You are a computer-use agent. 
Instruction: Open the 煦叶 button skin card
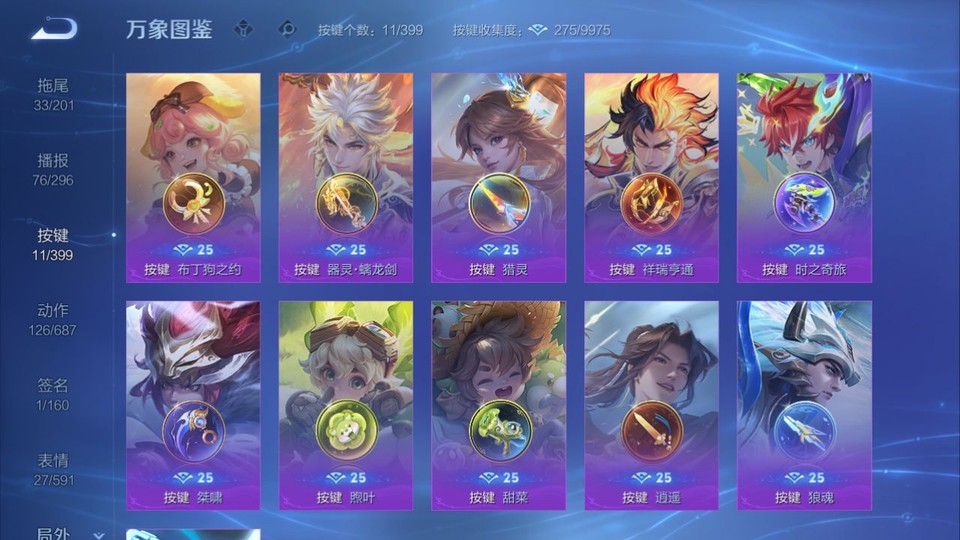[346, 405]
